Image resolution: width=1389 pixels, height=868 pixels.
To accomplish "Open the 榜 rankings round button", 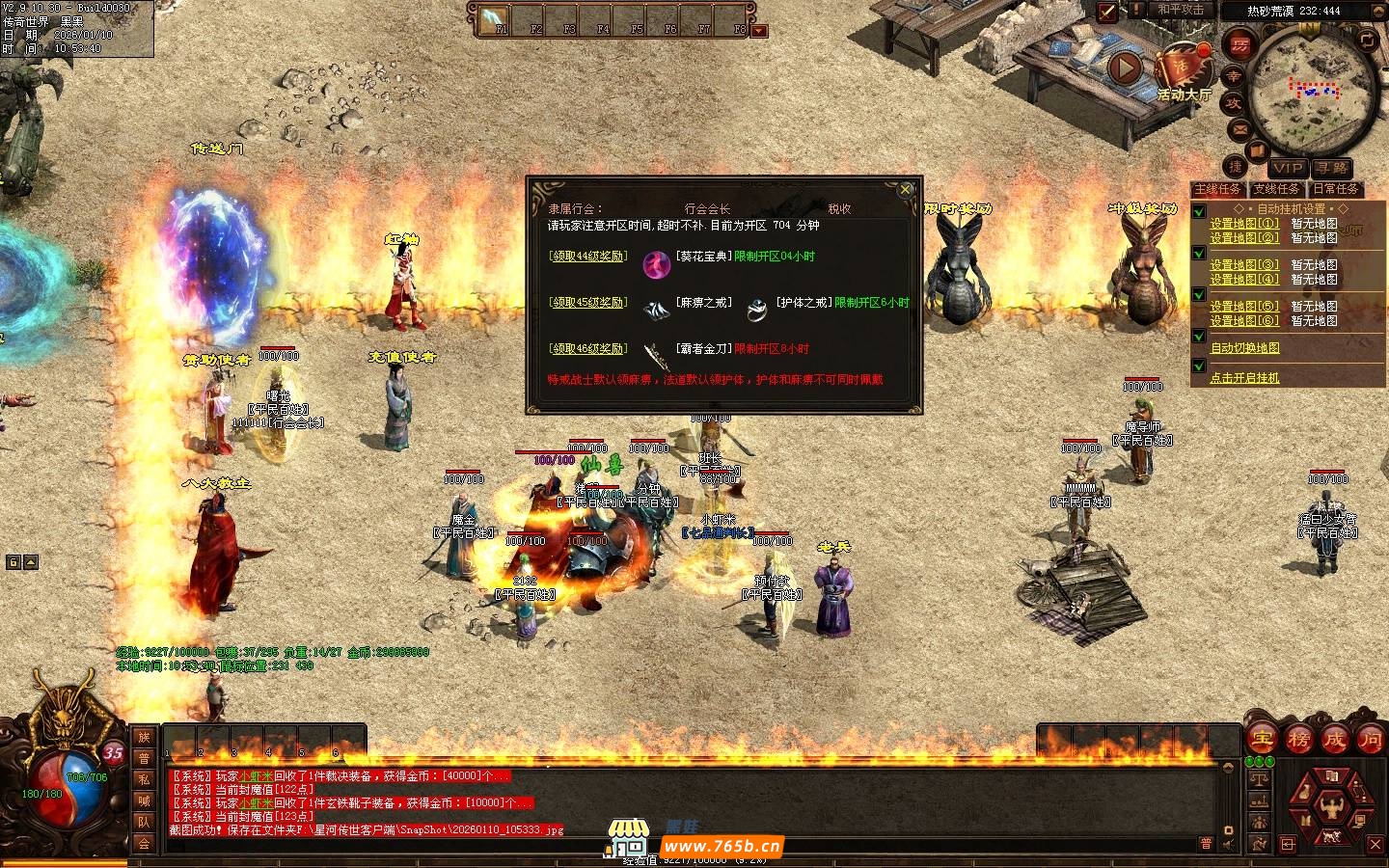I will [1298, 740].
